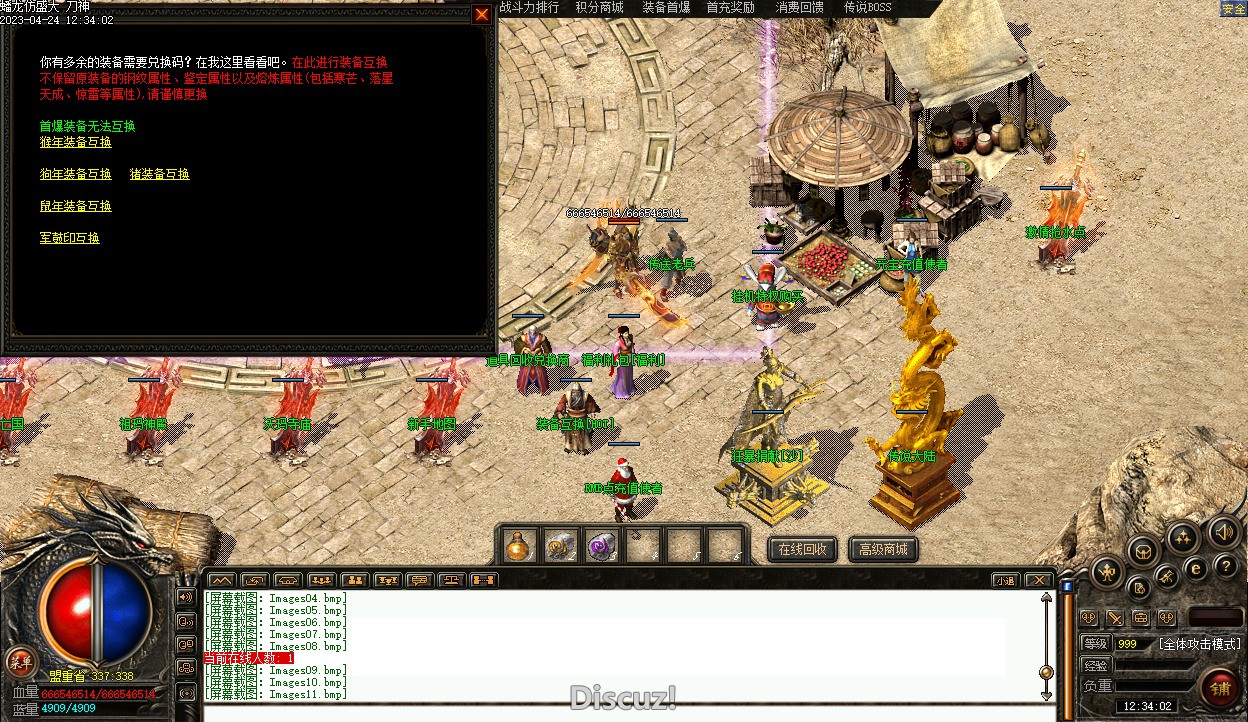Open the 战斗力排行 ranking menu
This screenshot has width=1248, height=722.
pos(529,7)
